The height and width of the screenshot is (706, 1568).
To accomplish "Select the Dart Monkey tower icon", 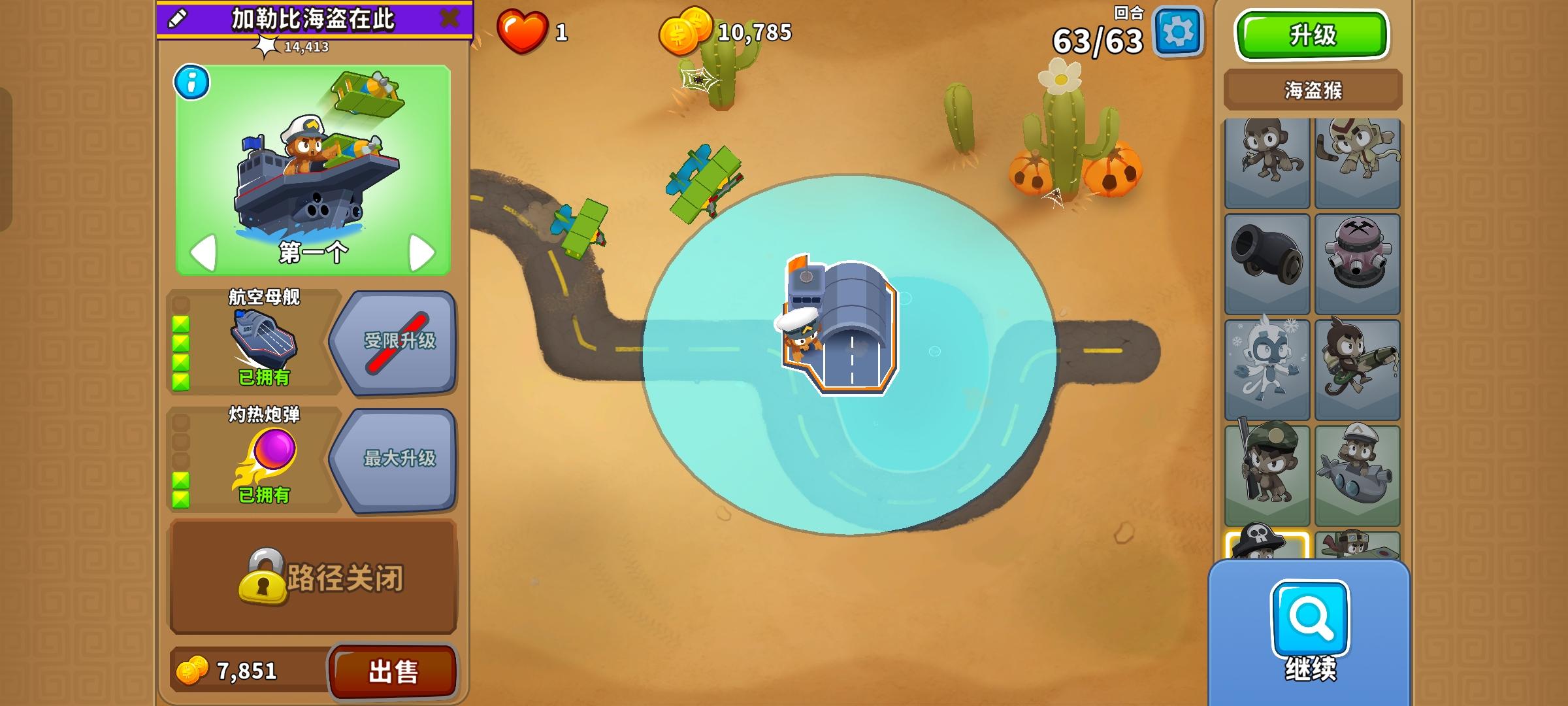I will (1266, 157).
